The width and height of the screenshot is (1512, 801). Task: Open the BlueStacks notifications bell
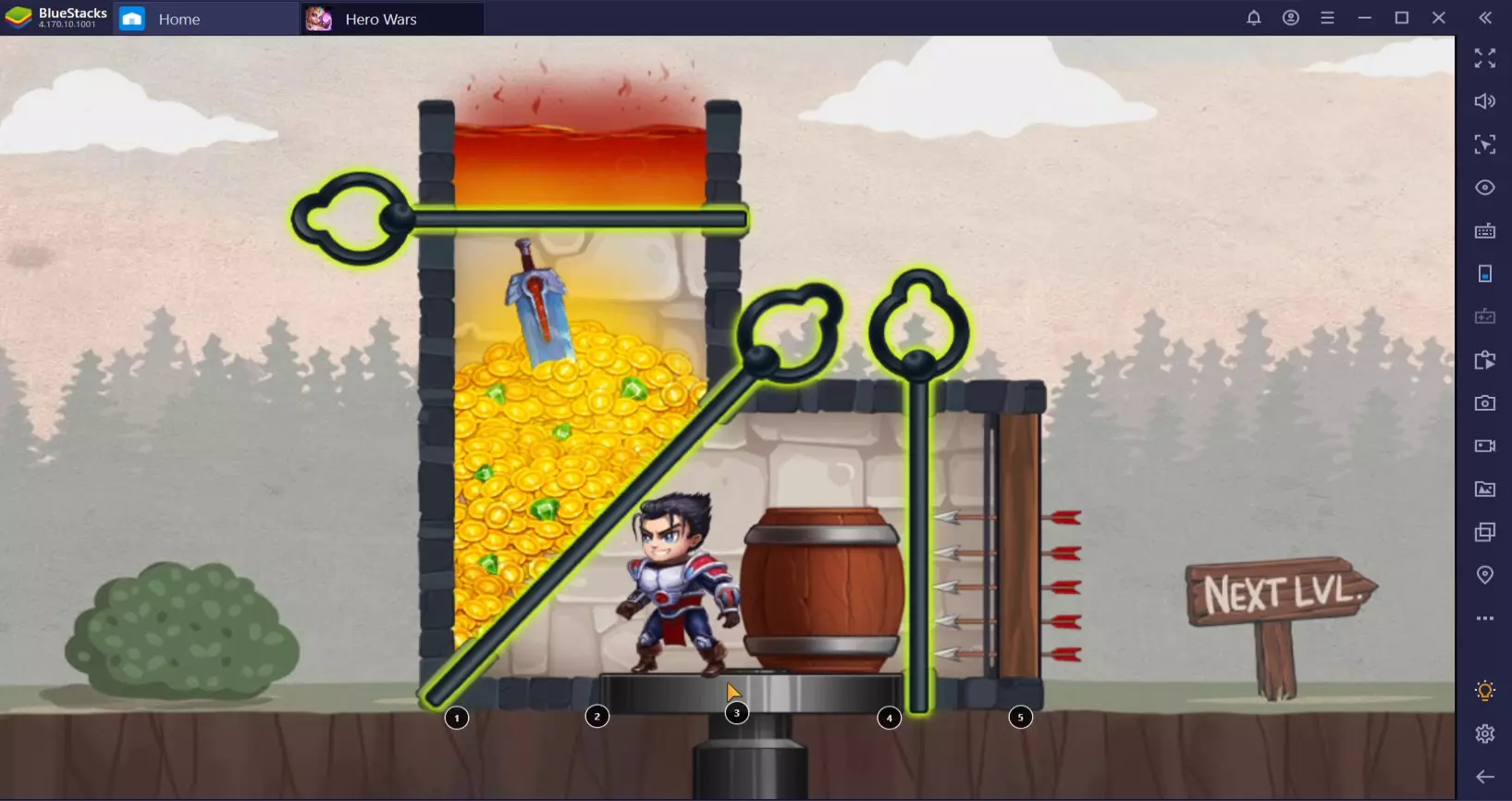1253,18
